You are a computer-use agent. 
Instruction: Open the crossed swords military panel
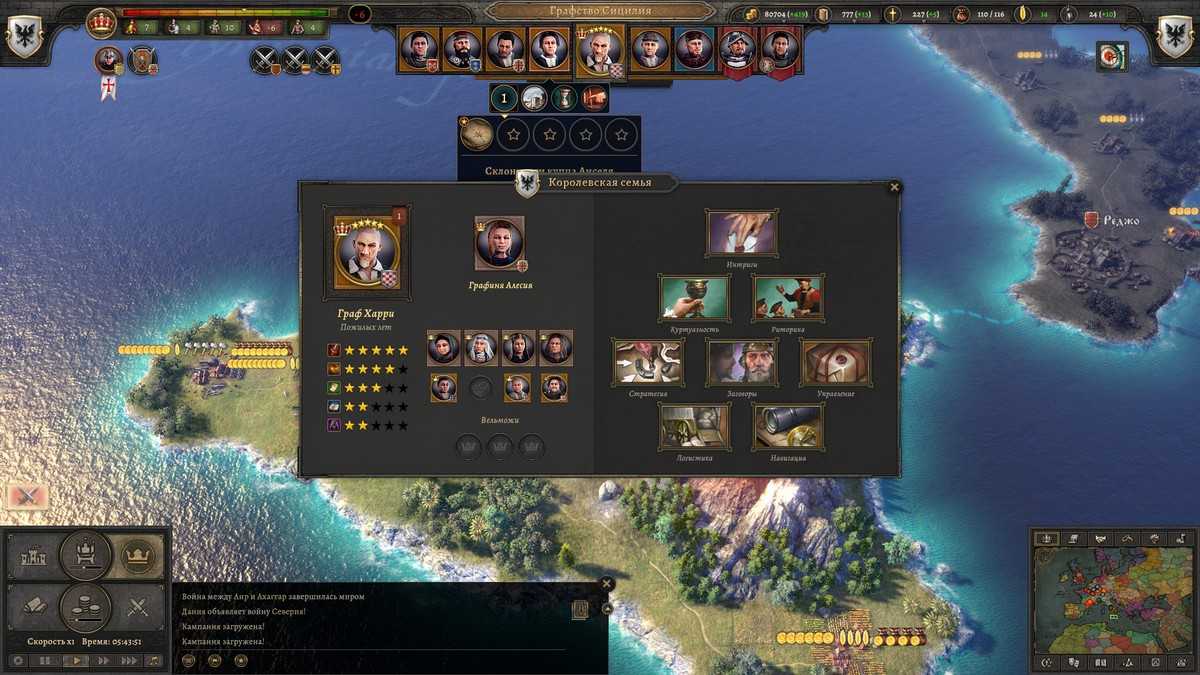point(138,606)
